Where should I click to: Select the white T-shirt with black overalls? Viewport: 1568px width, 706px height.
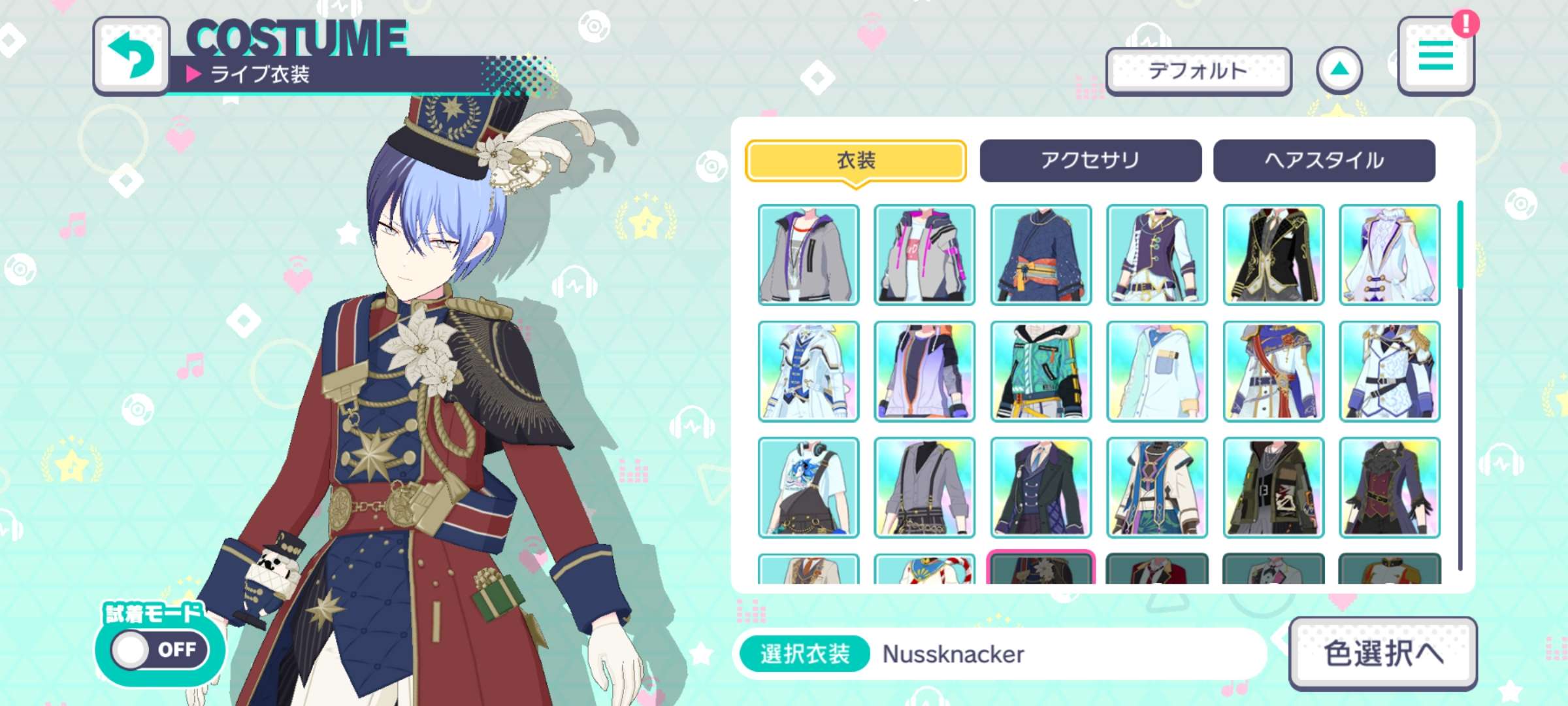(x=809, y=488)
